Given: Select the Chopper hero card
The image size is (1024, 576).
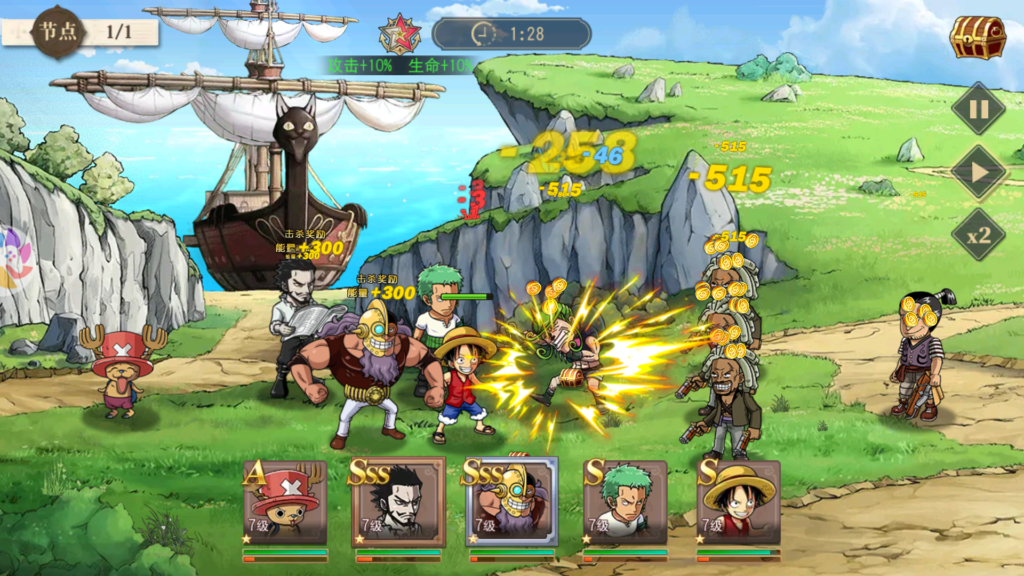Looking at the screenshot, I should 286,505.
